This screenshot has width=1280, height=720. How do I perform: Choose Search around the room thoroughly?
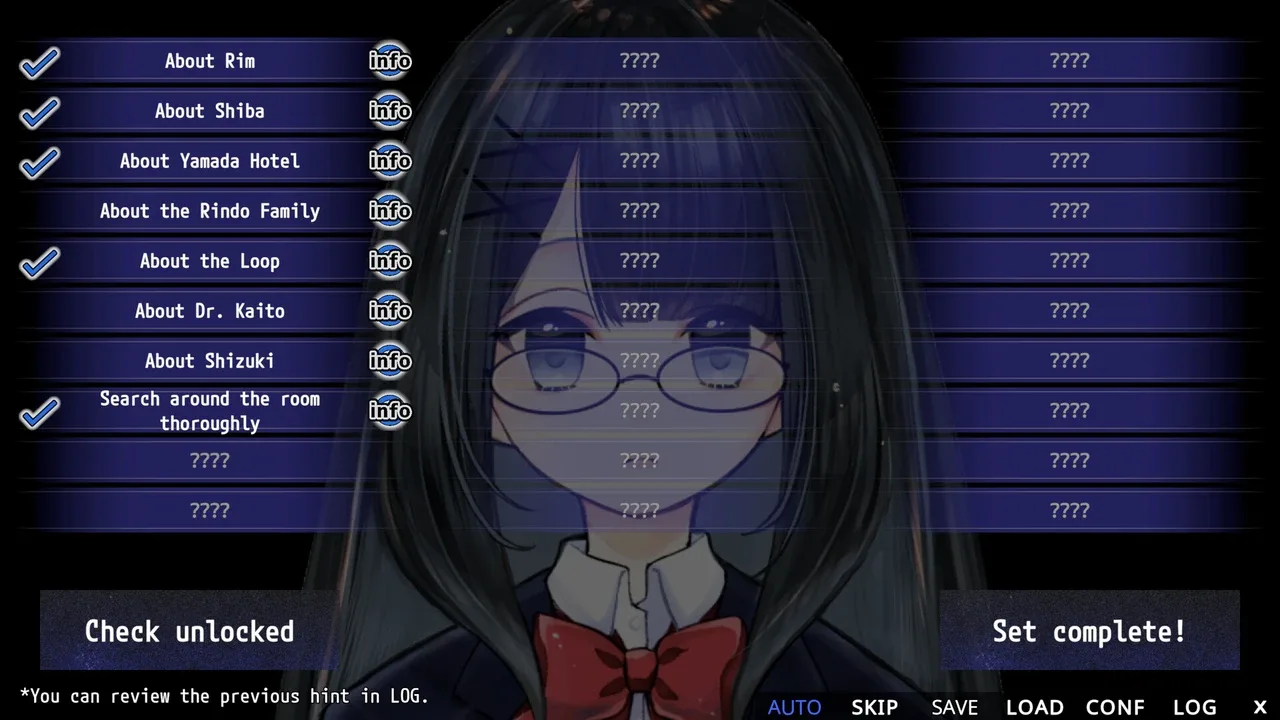210,411
